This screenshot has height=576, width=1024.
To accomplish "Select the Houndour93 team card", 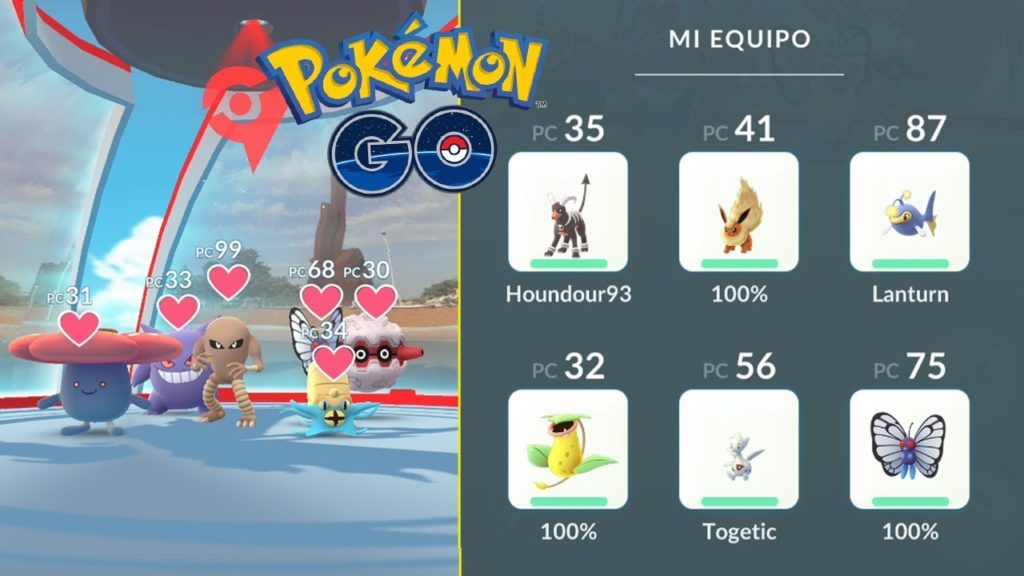I will pos(568,212).
